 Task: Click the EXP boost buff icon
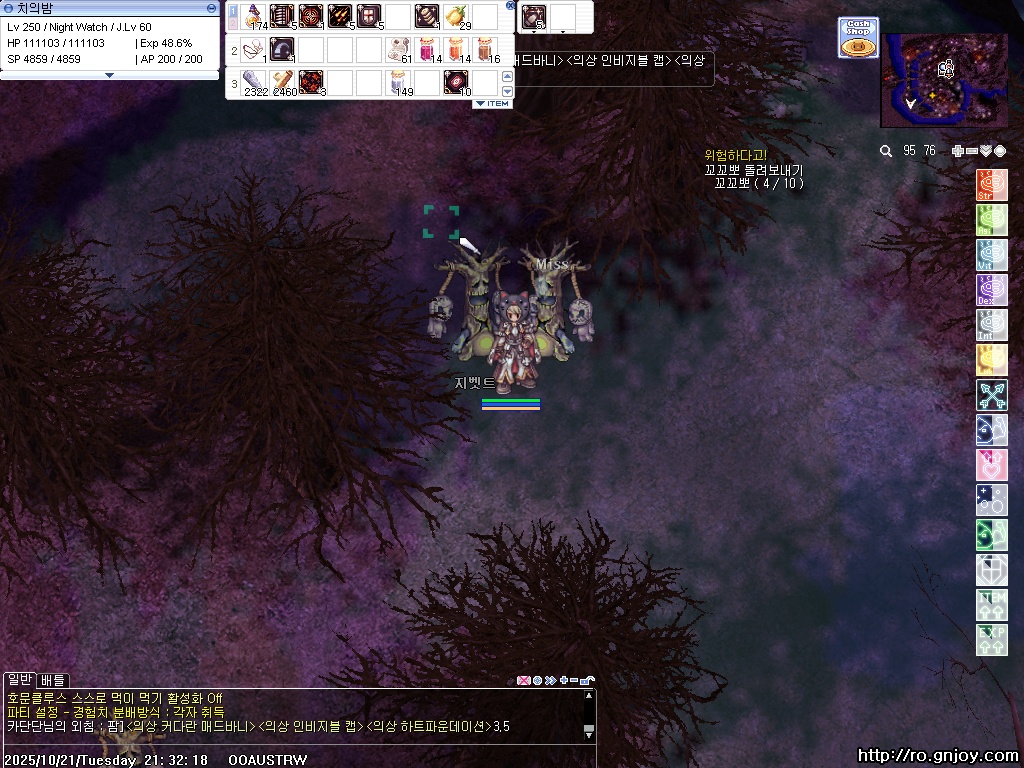tap(991, 640)
